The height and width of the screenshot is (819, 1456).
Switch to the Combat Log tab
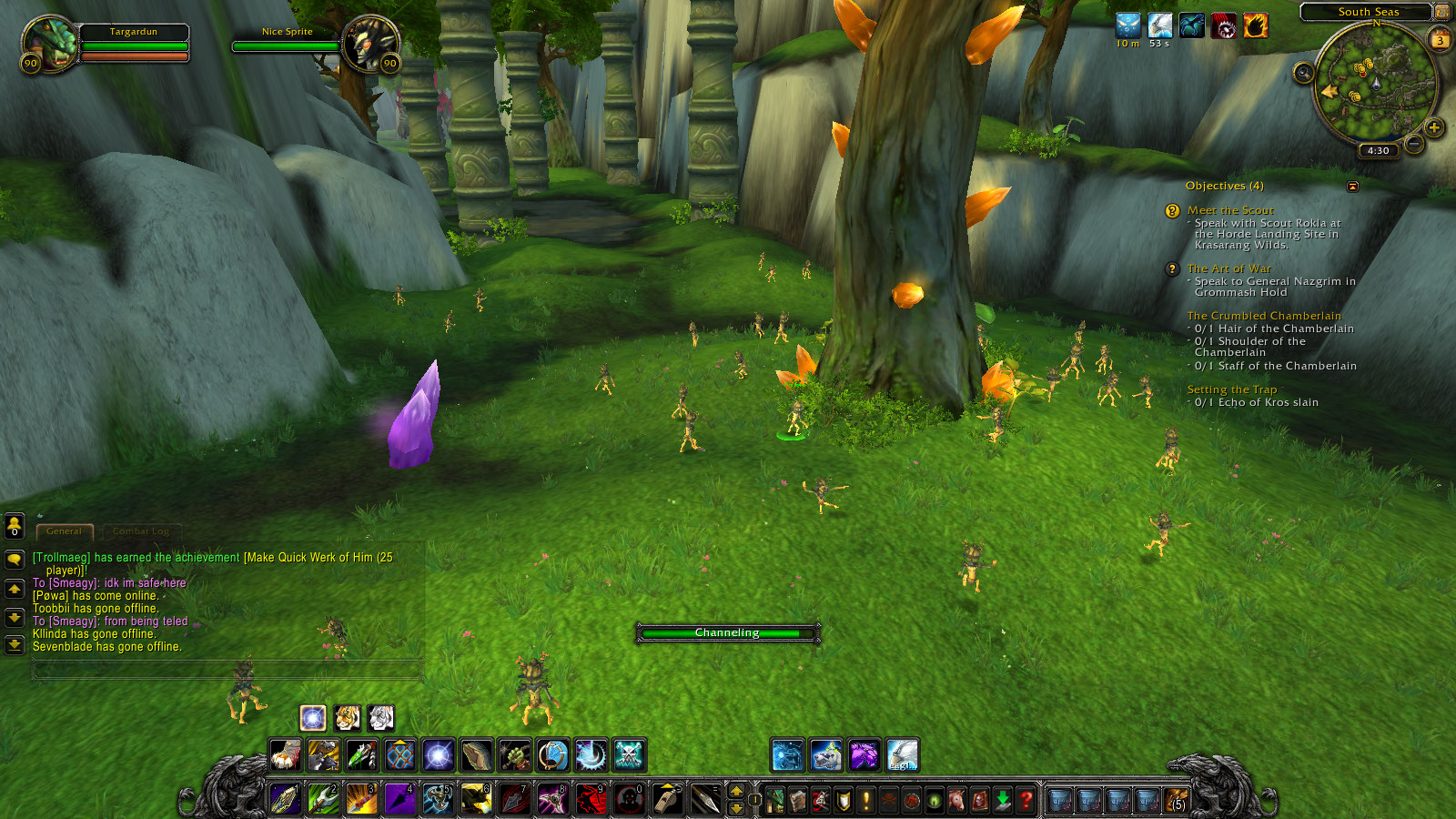pos(141,531)
